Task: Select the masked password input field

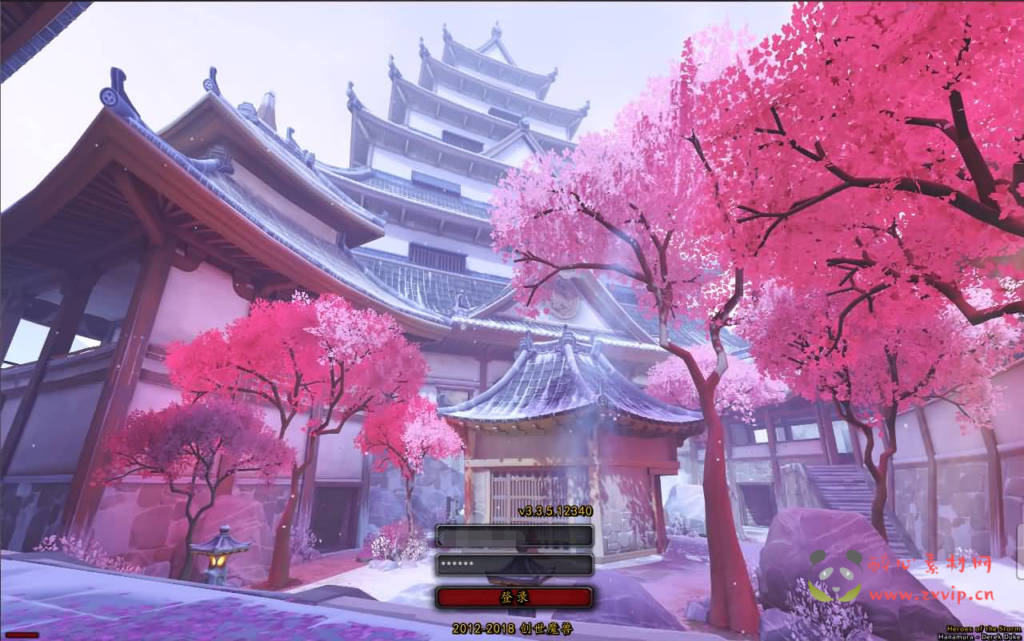Action: [514, 565]
